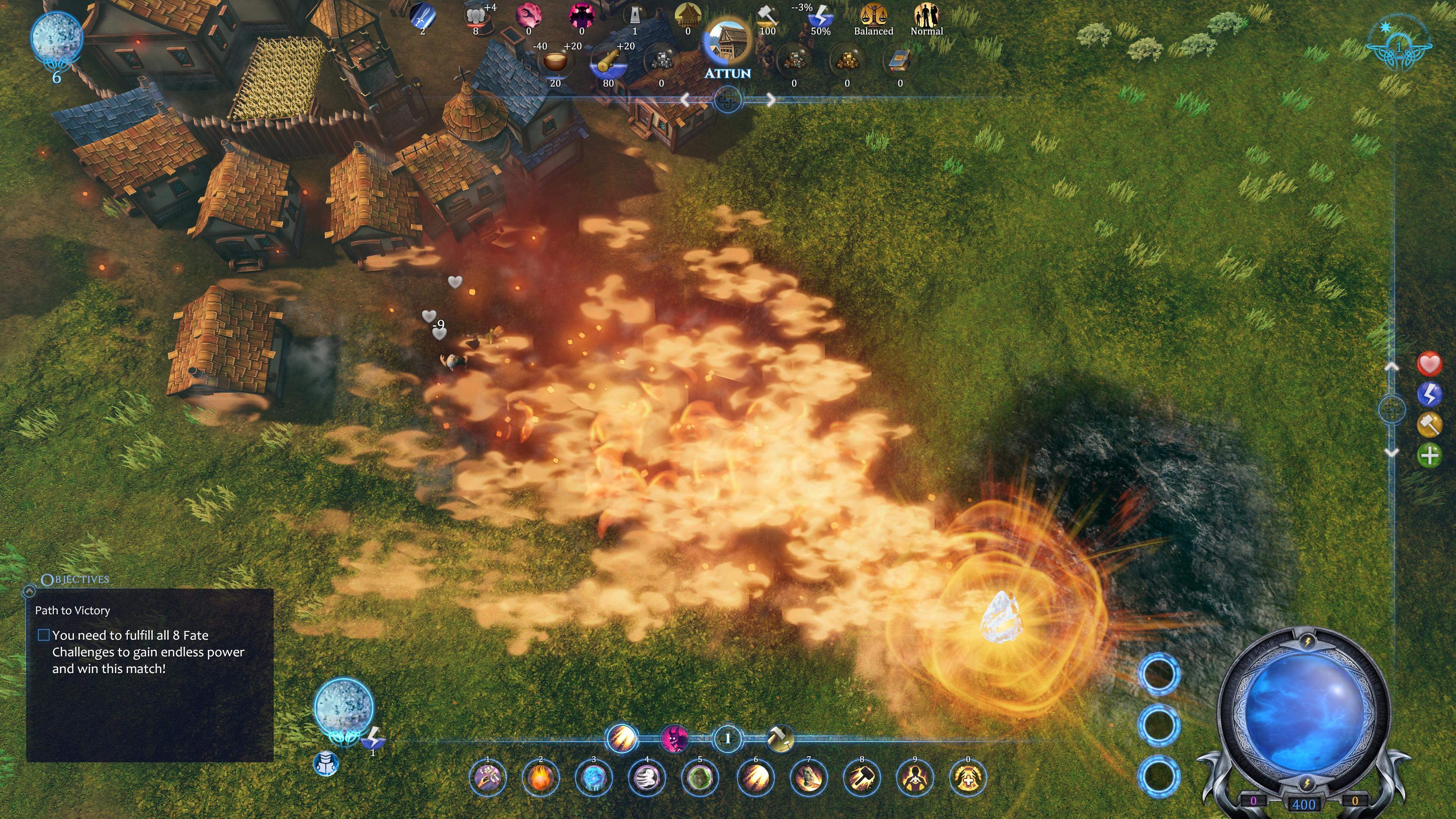Image resolution: width=1456 pixels, height=819 pixels.
Task: Go to the next town with right arrow
Action: tap(771, 100)
